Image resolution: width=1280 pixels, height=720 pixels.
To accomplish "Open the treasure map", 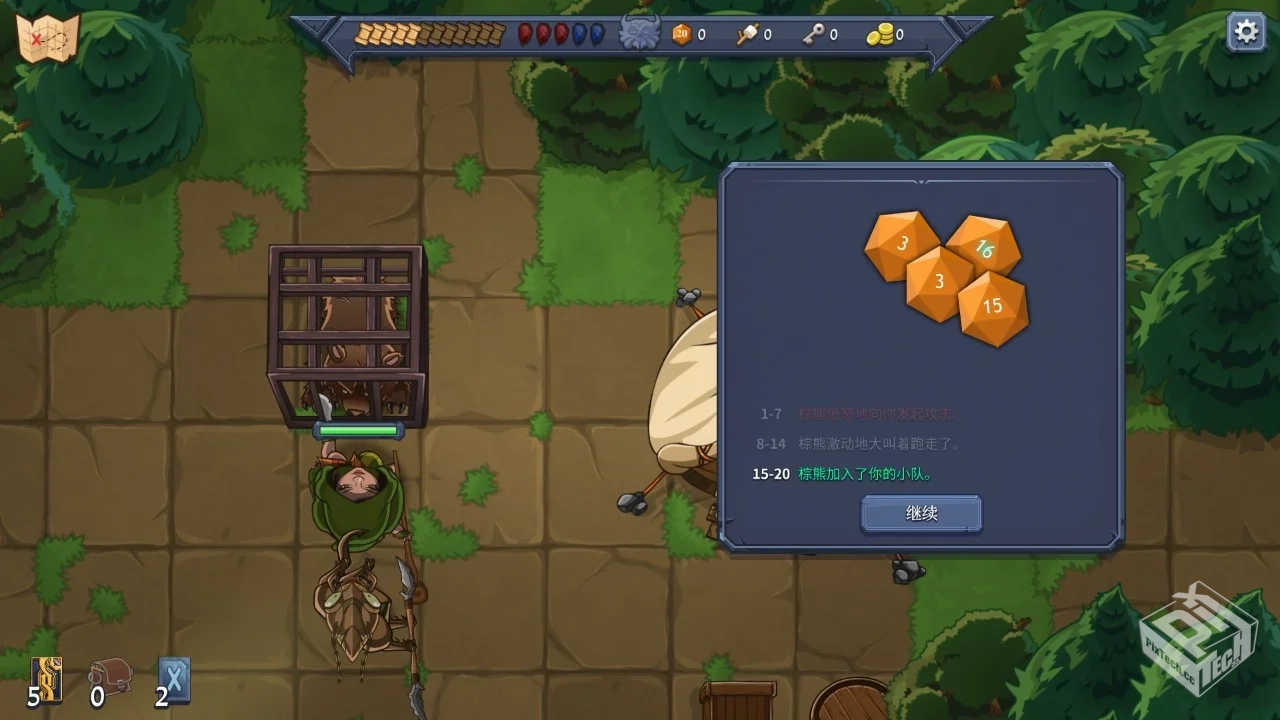I will (x=47, y=39).
